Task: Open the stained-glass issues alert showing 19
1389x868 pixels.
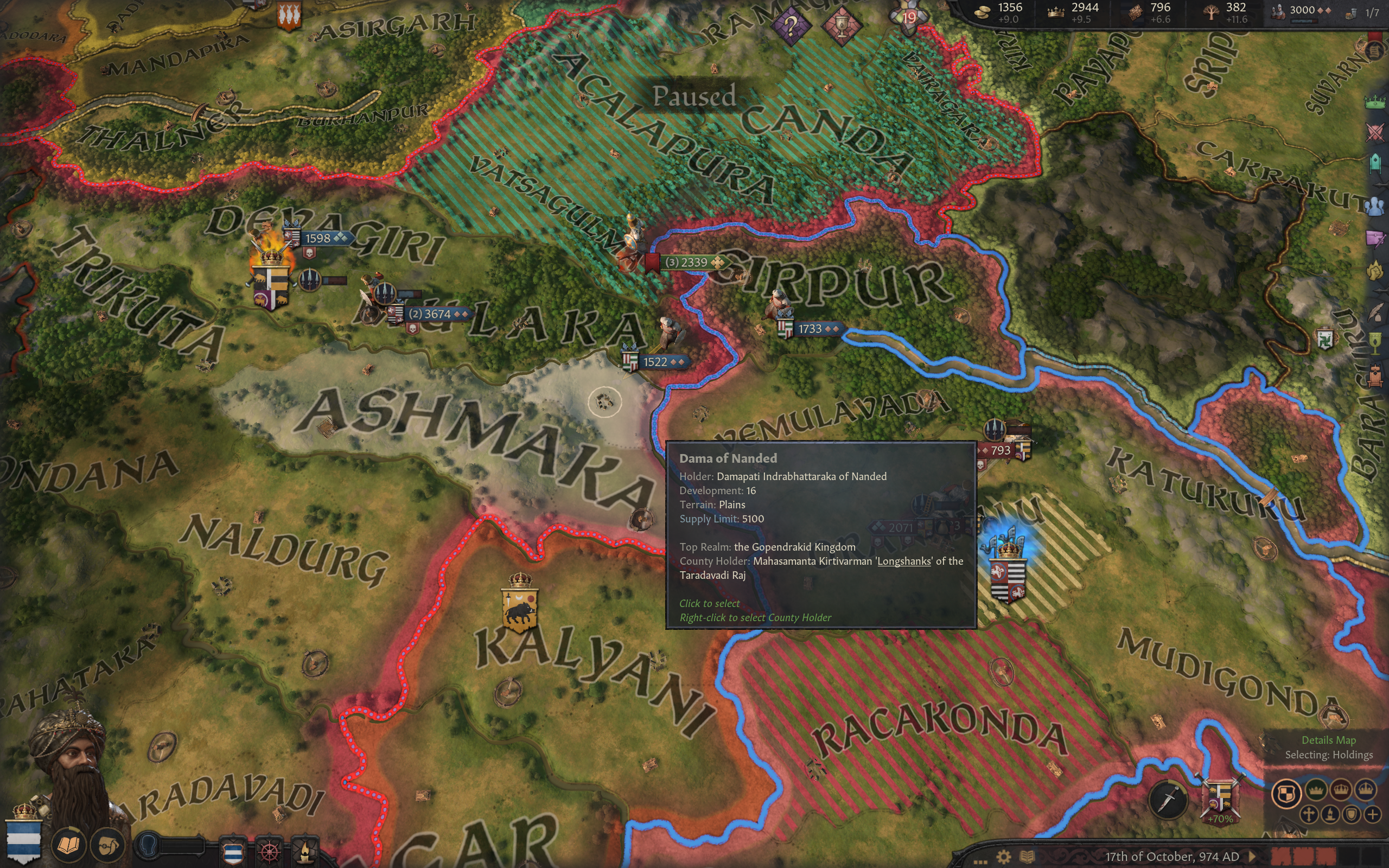Action: click(x=909, y=16)
